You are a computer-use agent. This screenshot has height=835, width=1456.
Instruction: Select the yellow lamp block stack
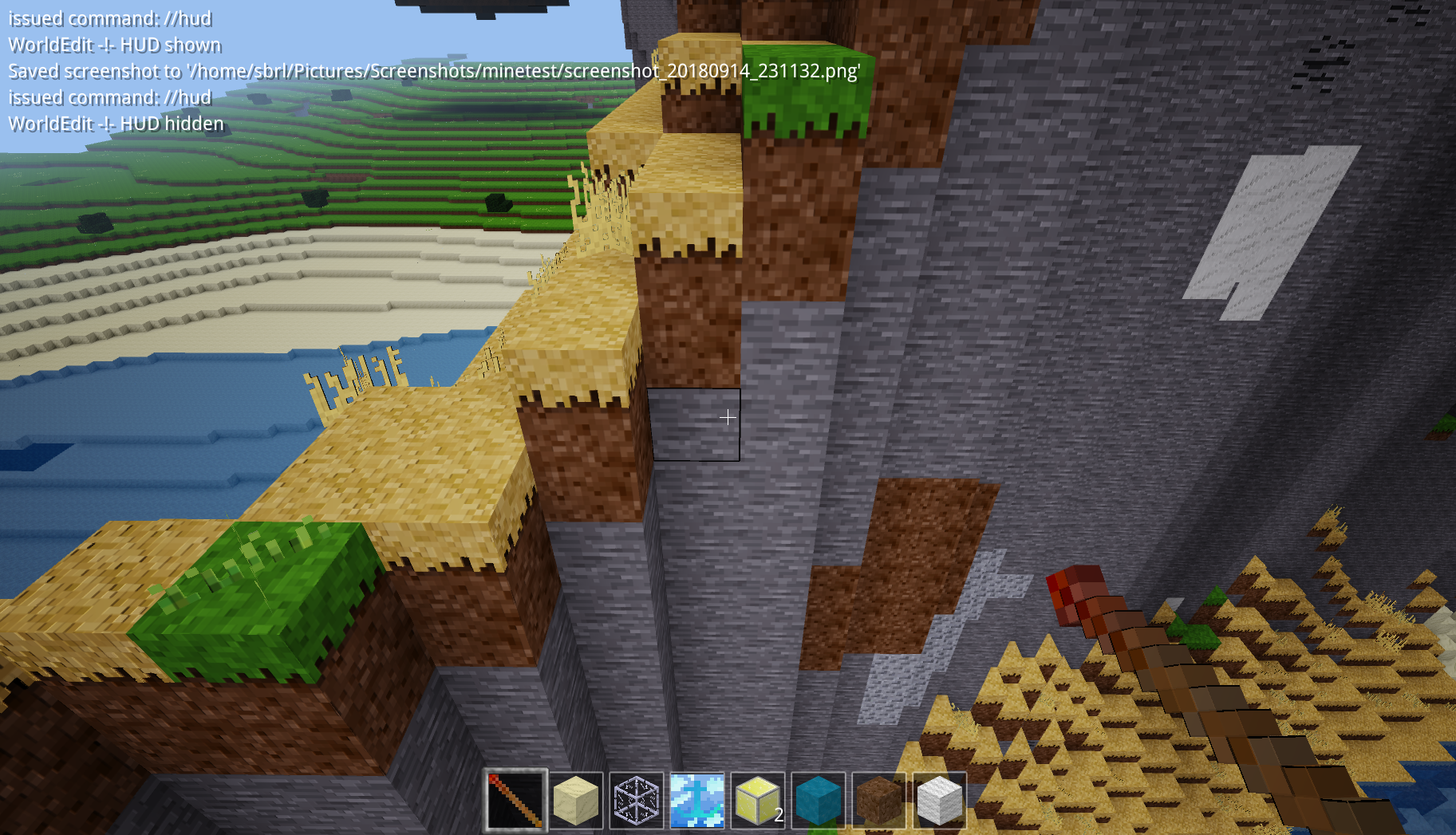click(x=757, y=800)
